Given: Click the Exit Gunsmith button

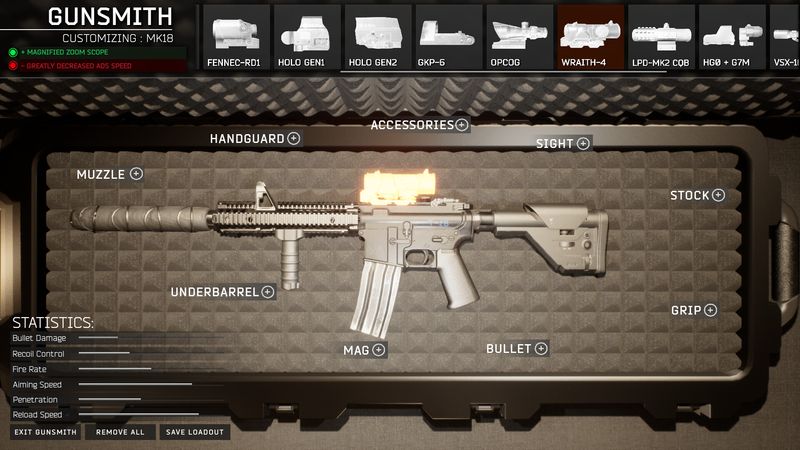Looking at the screenshot, I should [46, 432].
